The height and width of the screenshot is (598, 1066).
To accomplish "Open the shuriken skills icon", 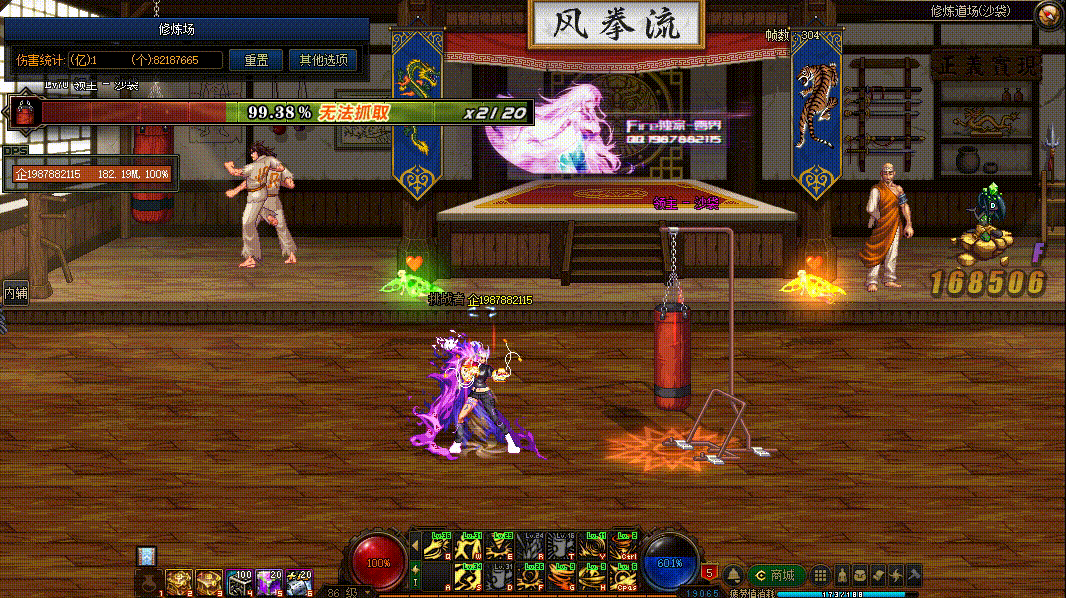I will tap(895, 575).
